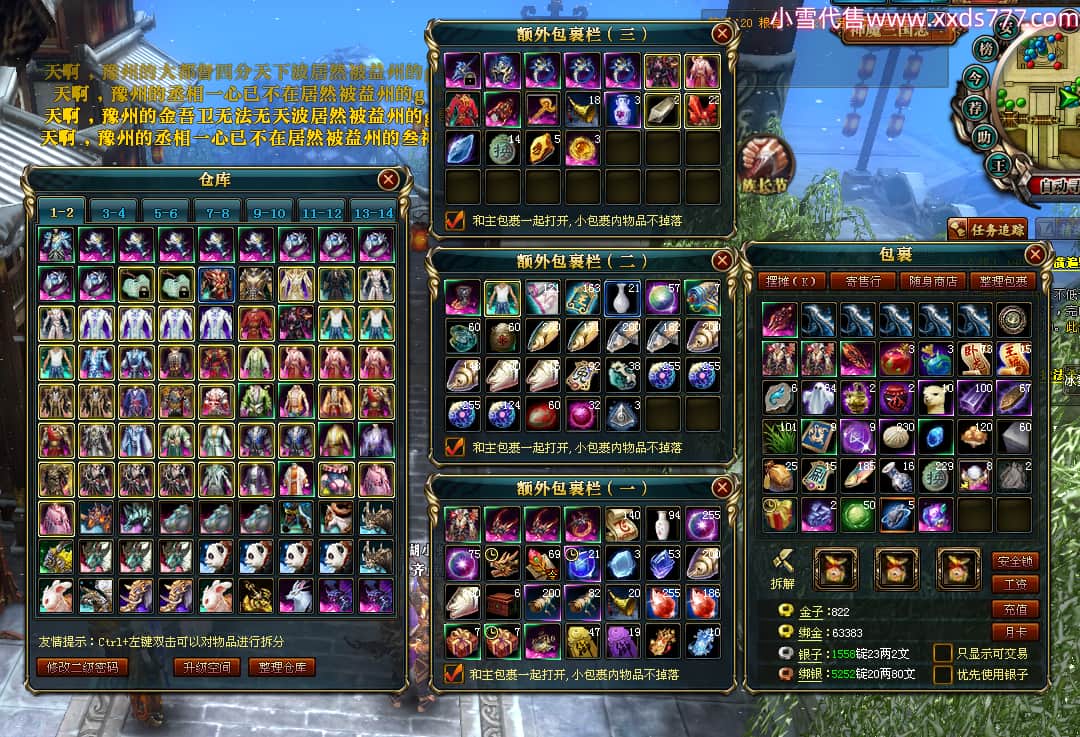Select 修改二级密码 change password button
The image size is (1080, 737).
[x=82, y=667]
